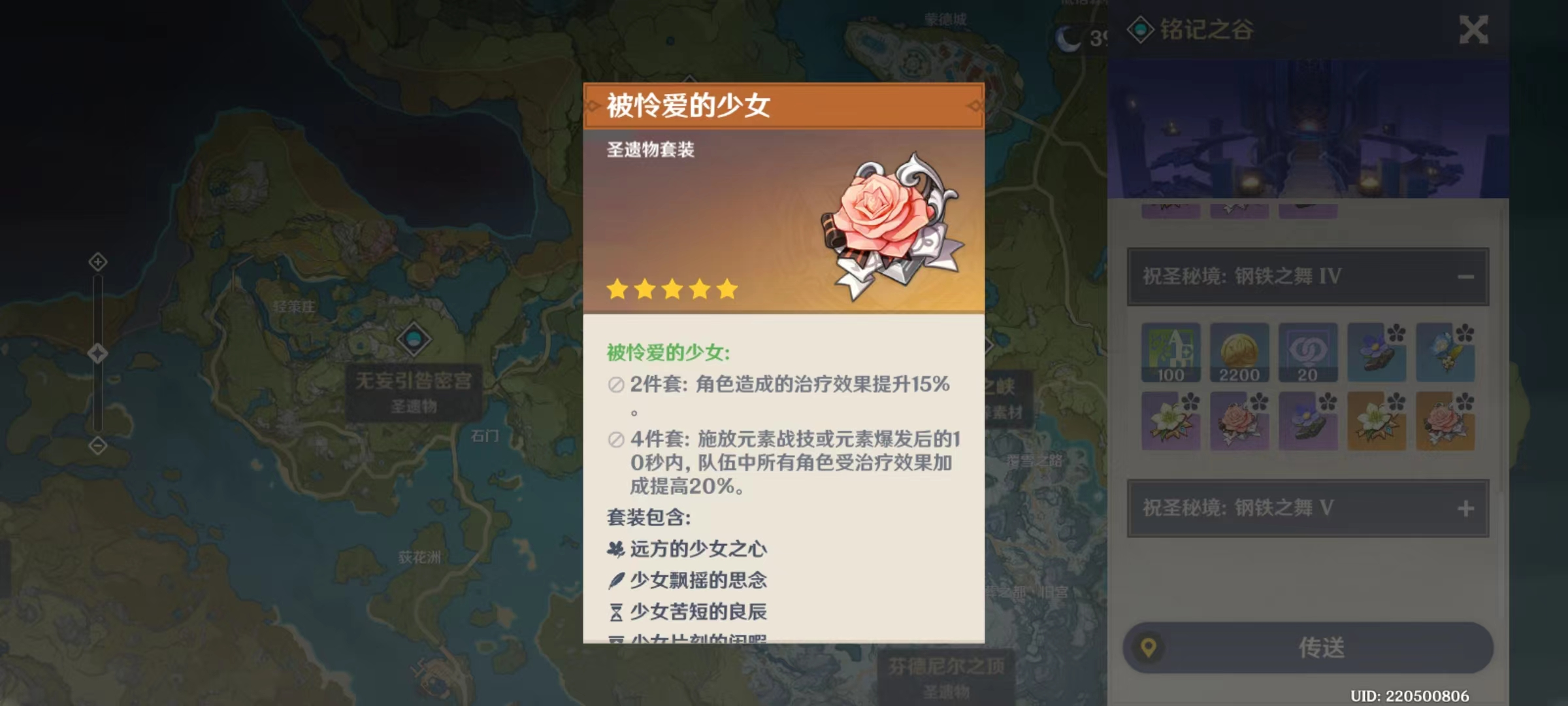This screenshot has height=706, width=1568.
Task: Click the 无妄引咎密宫 domain marker on the map
Action: pos(413,337)
